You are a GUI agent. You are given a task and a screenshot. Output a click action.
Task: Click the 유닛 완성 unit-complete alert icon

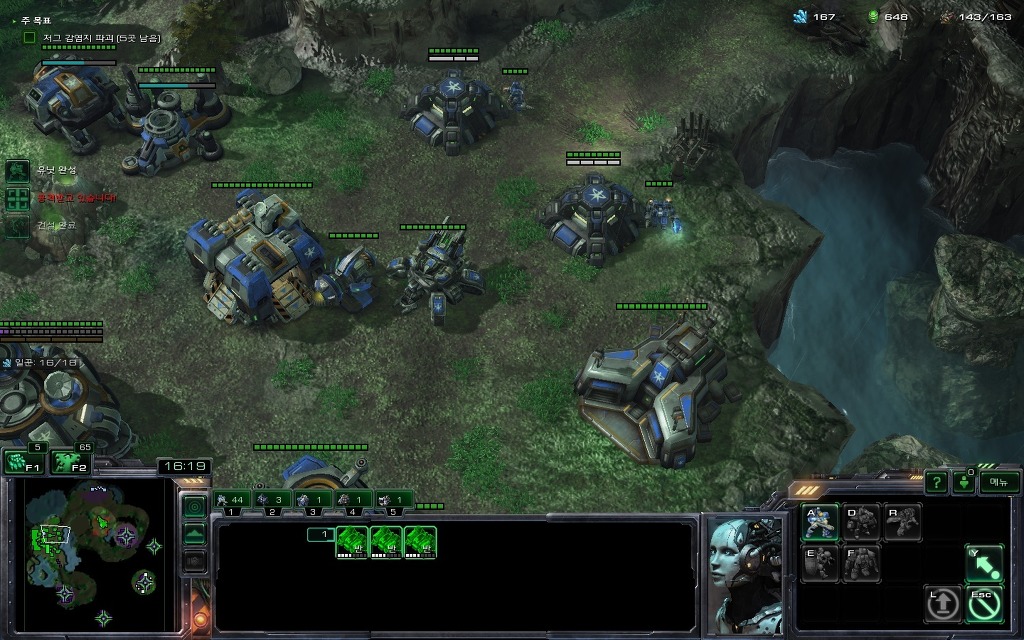(x=18, y=171)
